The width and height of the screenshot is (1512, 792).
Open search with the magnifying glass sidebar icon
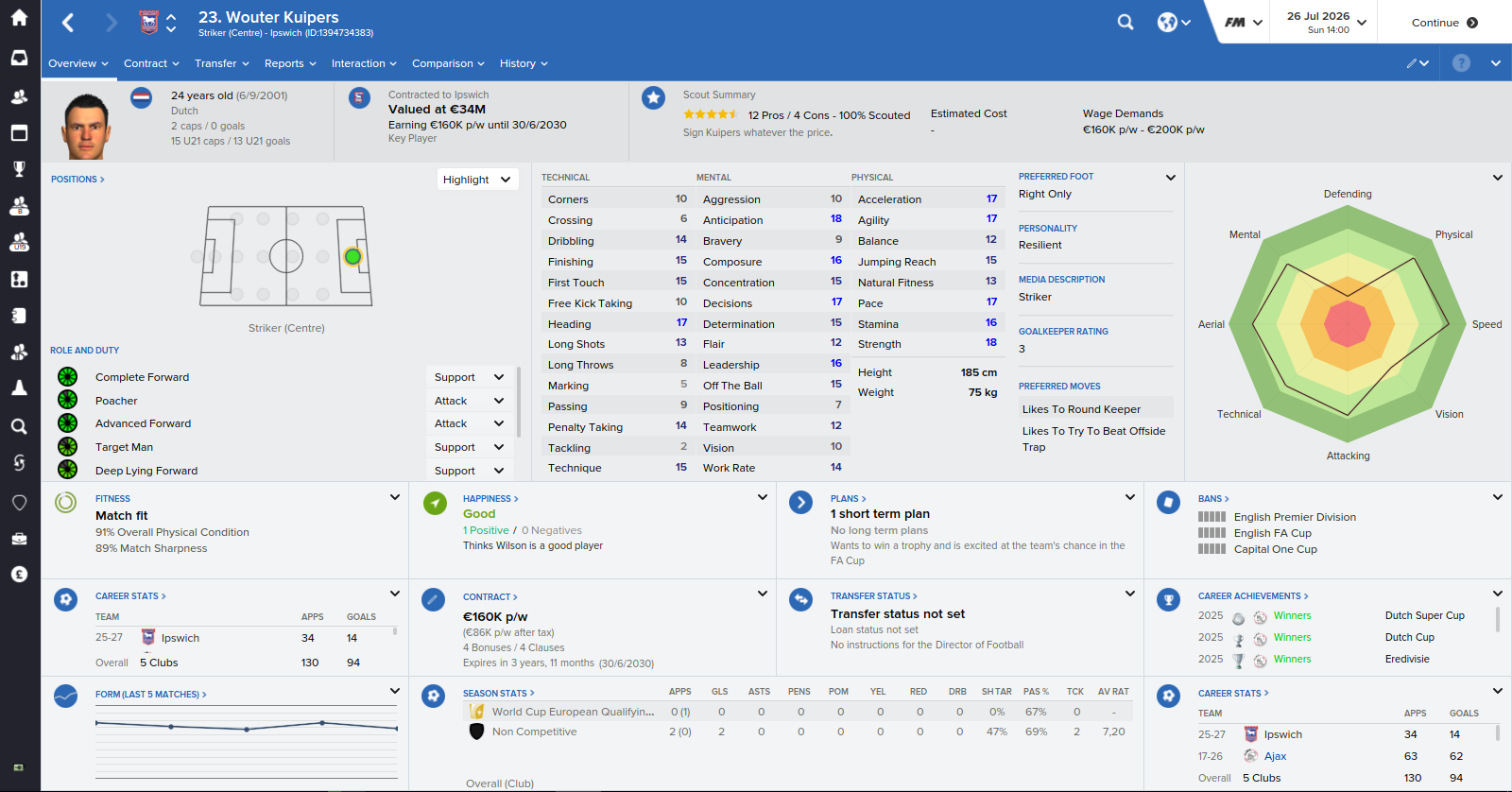(x=19, y=426)
